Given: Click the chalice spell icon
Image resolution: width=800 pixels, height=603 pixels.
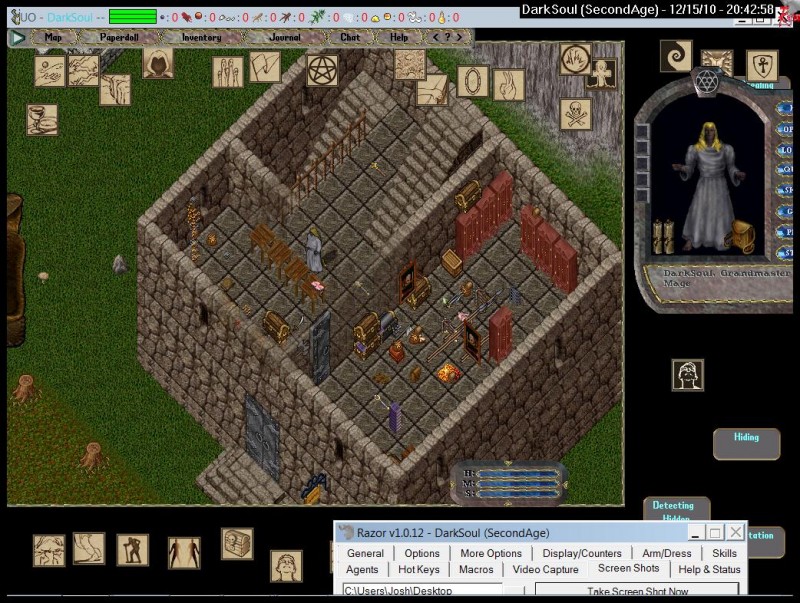Looking at the screenshot, I should tap(42, 120).
